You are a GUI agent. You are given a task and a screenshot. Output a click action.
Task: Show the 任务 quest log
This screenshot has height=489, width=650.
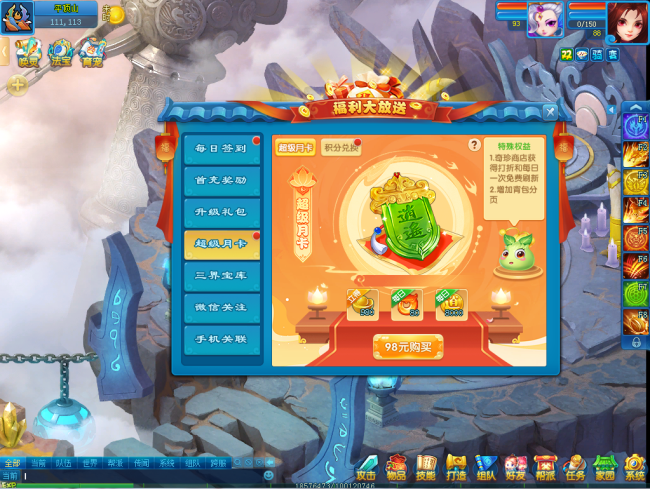coord(575,467)
